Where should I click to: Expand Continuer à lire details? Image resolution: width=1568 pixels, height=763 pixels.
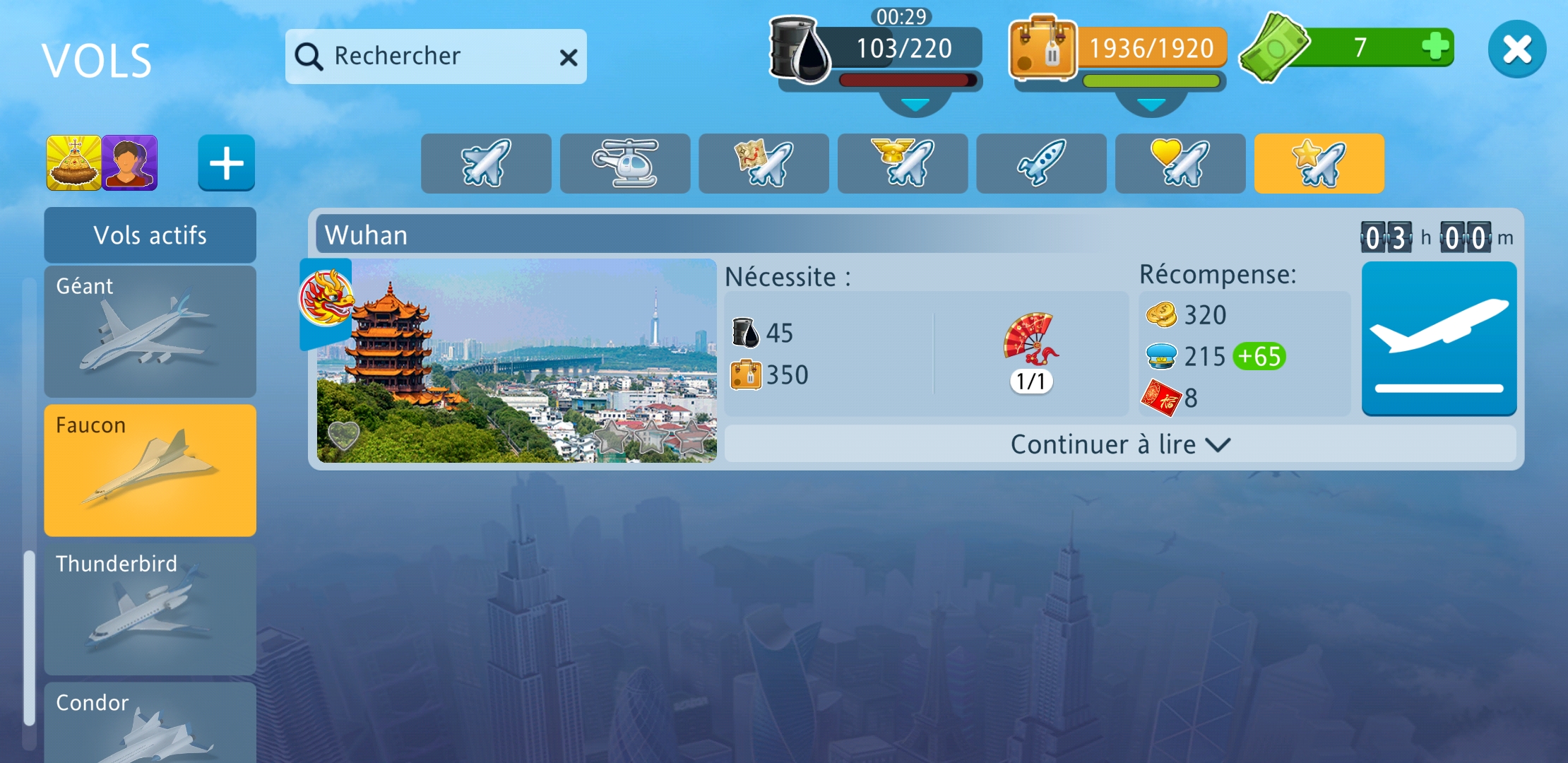click(1119, 444)
